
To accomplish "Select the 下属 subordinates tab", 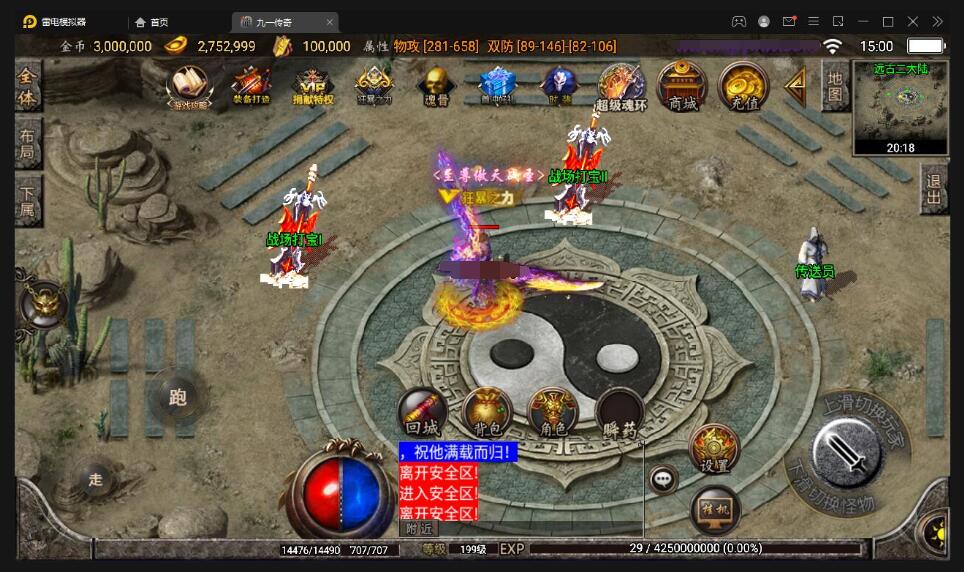I will [x=28, y=201].
